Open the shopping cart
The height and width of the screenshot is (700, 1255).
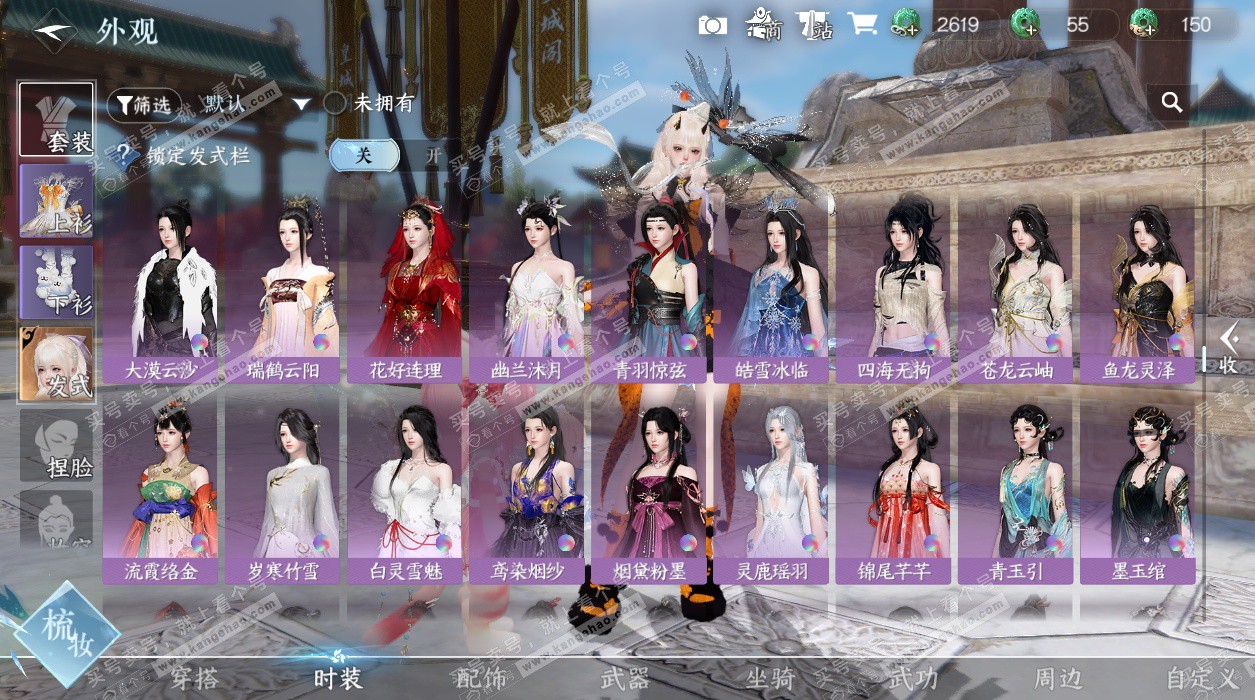(x=862, y=25)
